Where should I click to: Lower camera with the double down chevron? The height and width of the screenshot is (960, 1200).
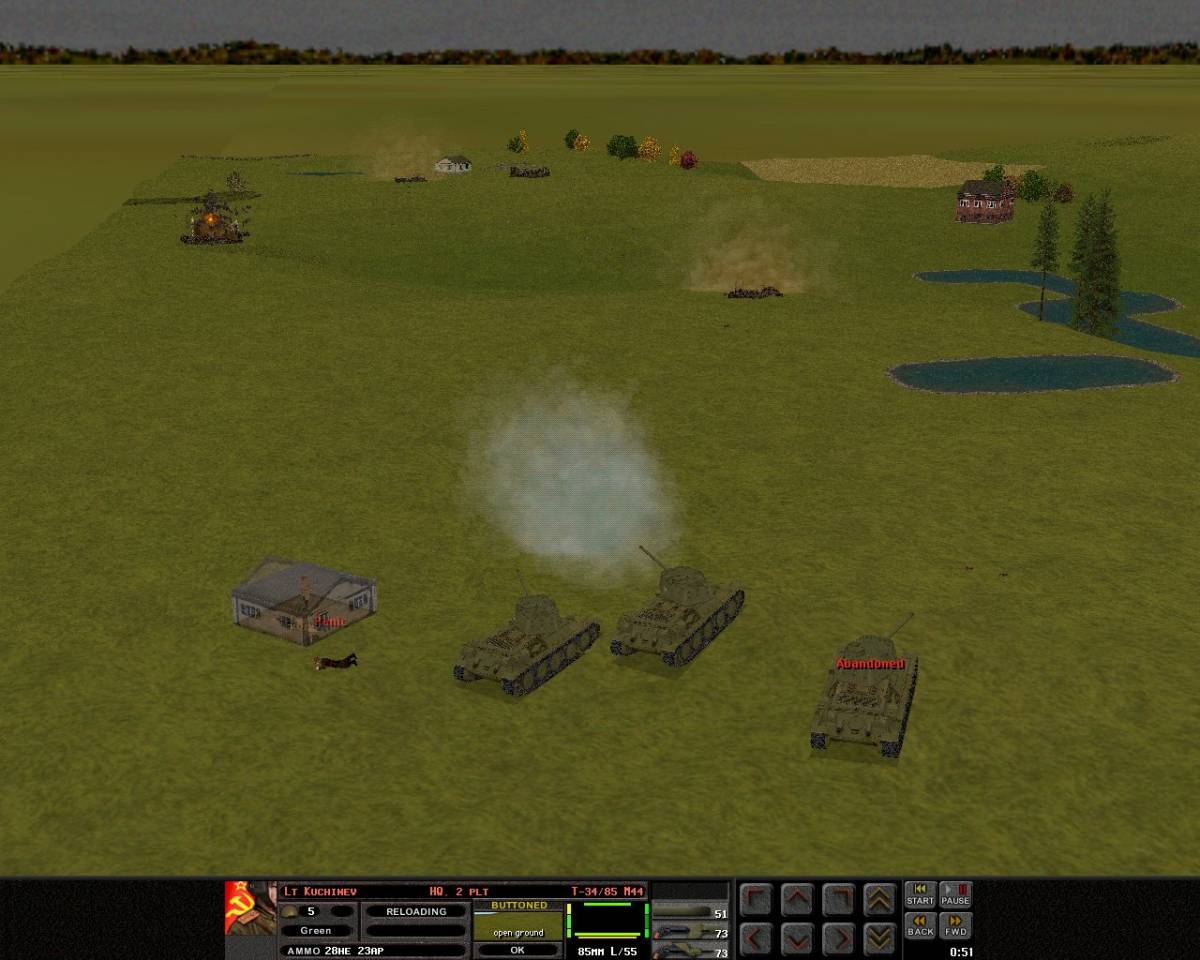(x=879, y=938)
